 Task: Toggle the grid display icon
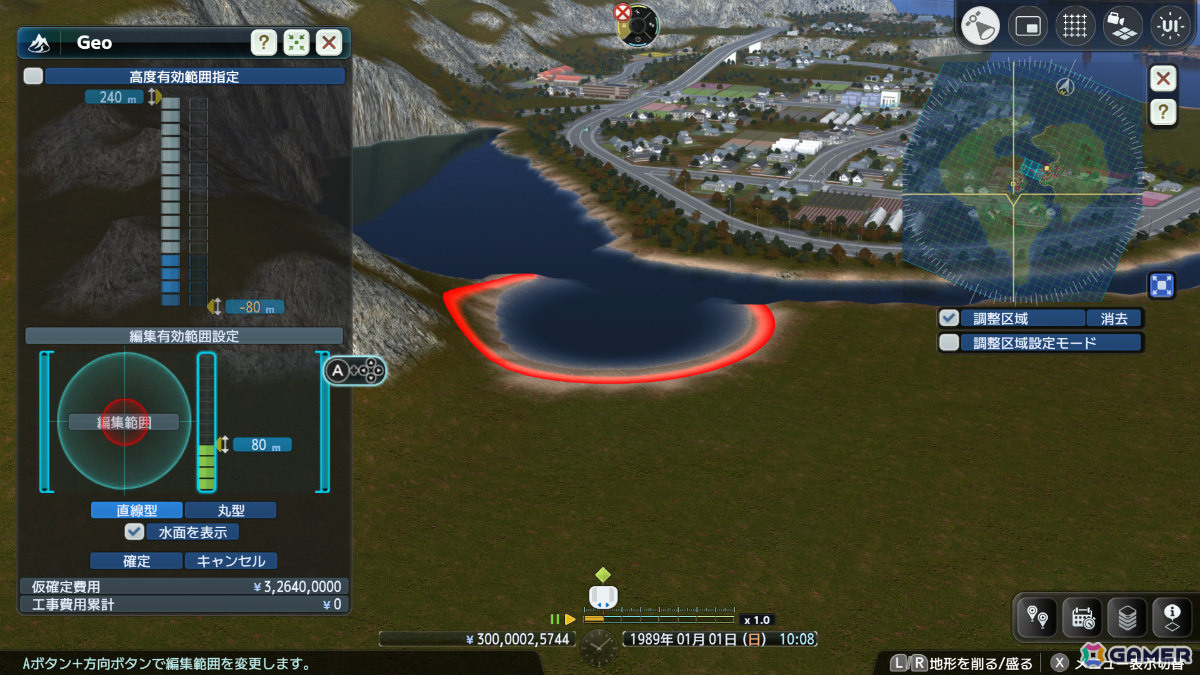[x=1075, y=26]
